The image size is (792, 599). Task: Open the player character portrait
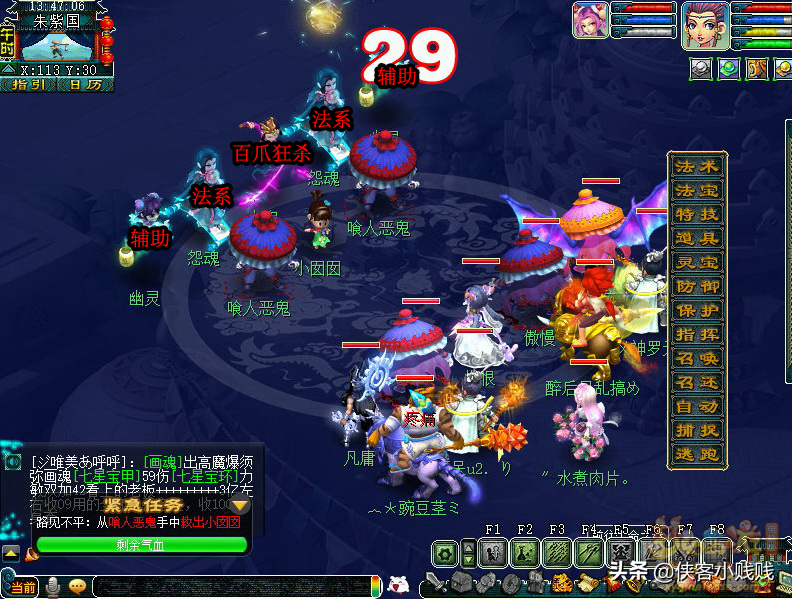(703, 24)
